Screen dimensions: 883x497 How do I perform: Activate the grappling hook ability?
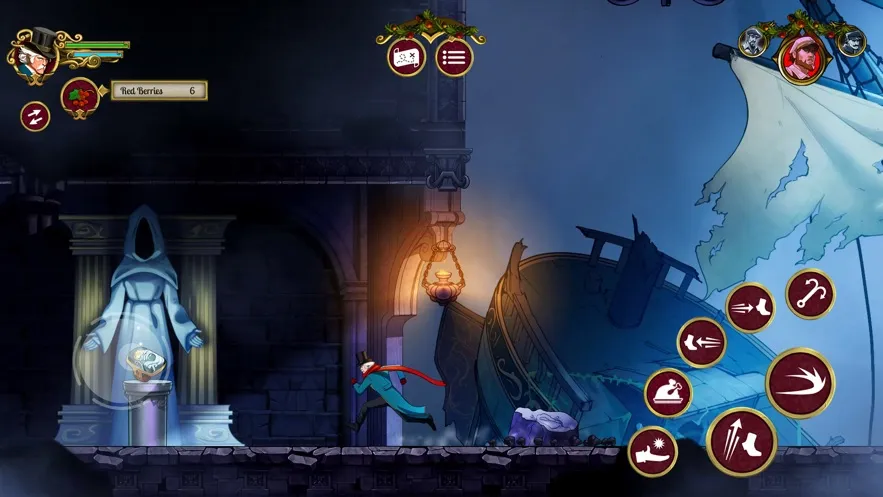810,294
